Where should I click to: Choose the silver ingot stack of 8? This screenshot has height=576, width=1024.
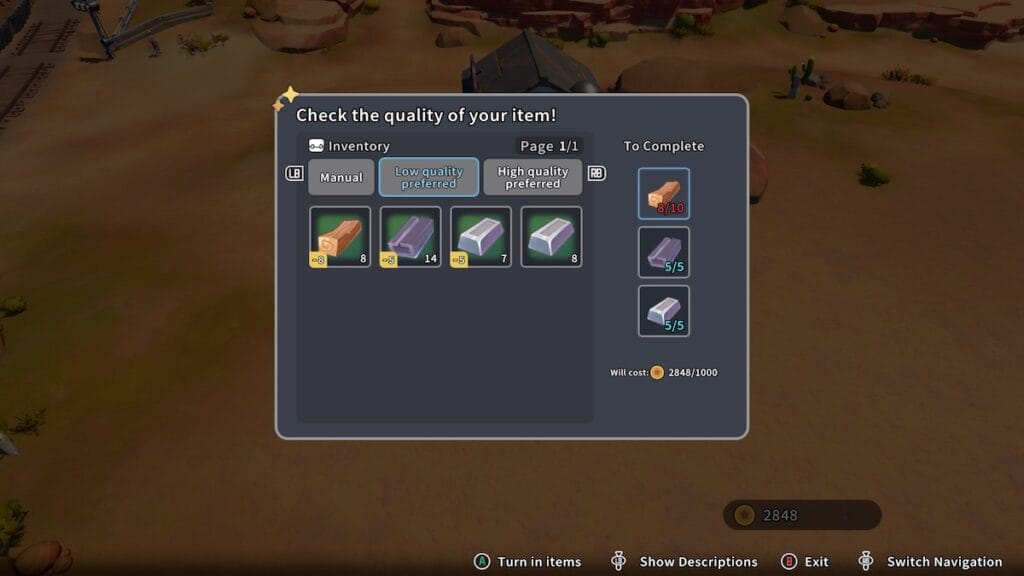tap(551, 237)
